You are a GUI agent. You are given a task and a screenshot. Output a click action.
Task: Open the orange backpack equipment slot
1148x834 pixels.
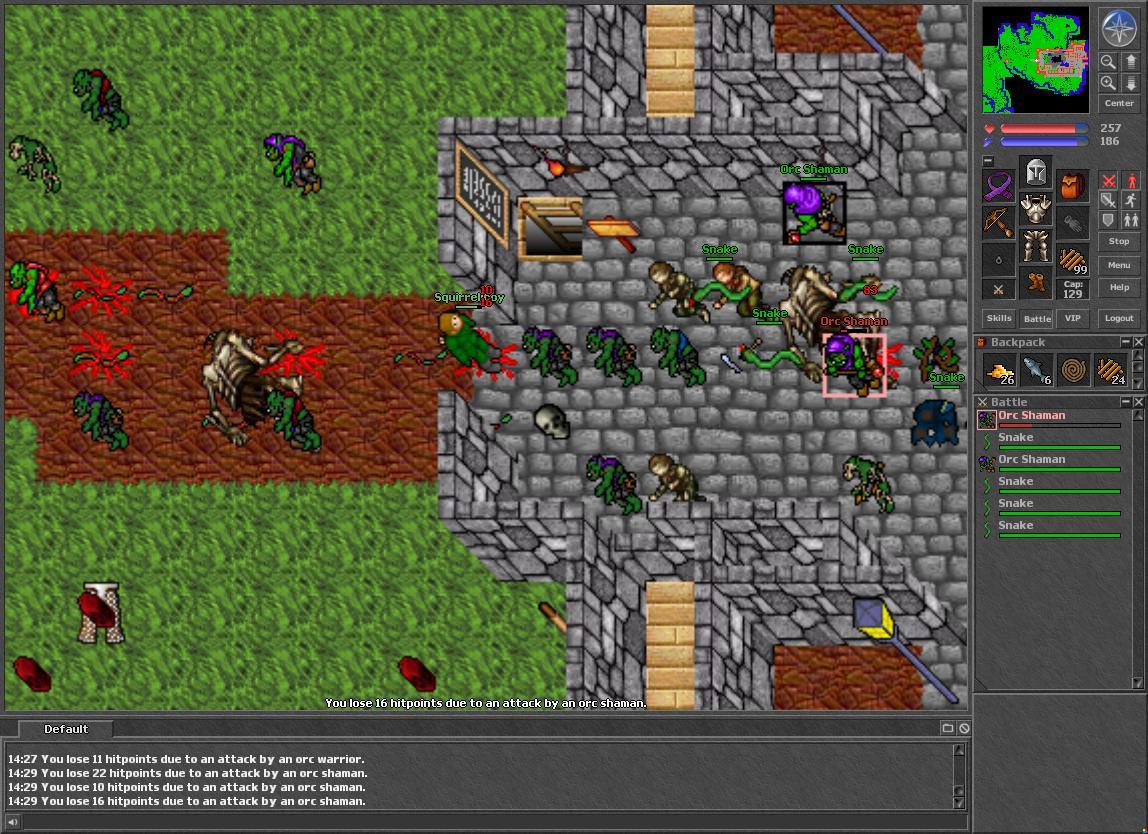1073,186
